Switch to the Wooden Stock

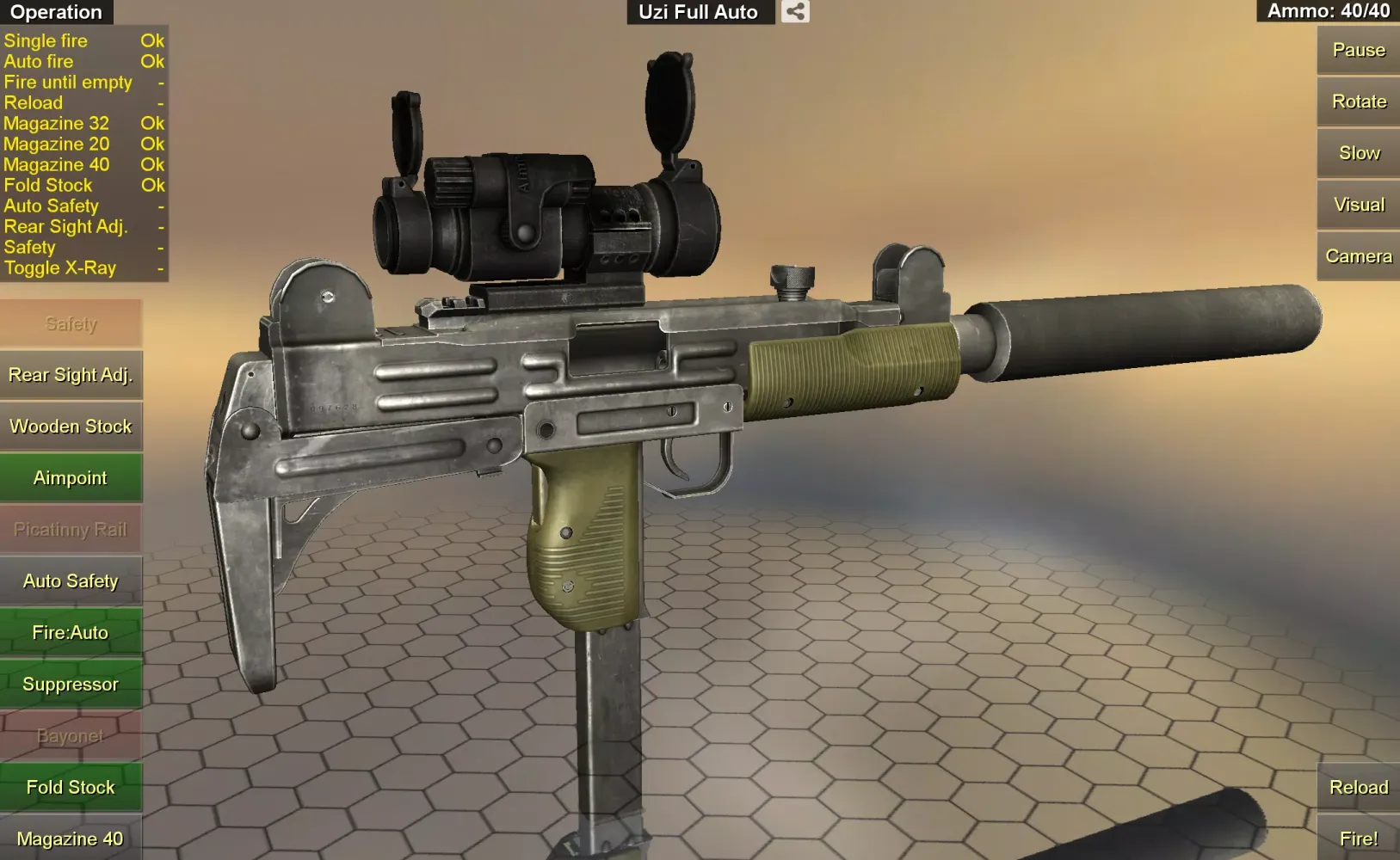pyautogui.click(x=71, y=426)
